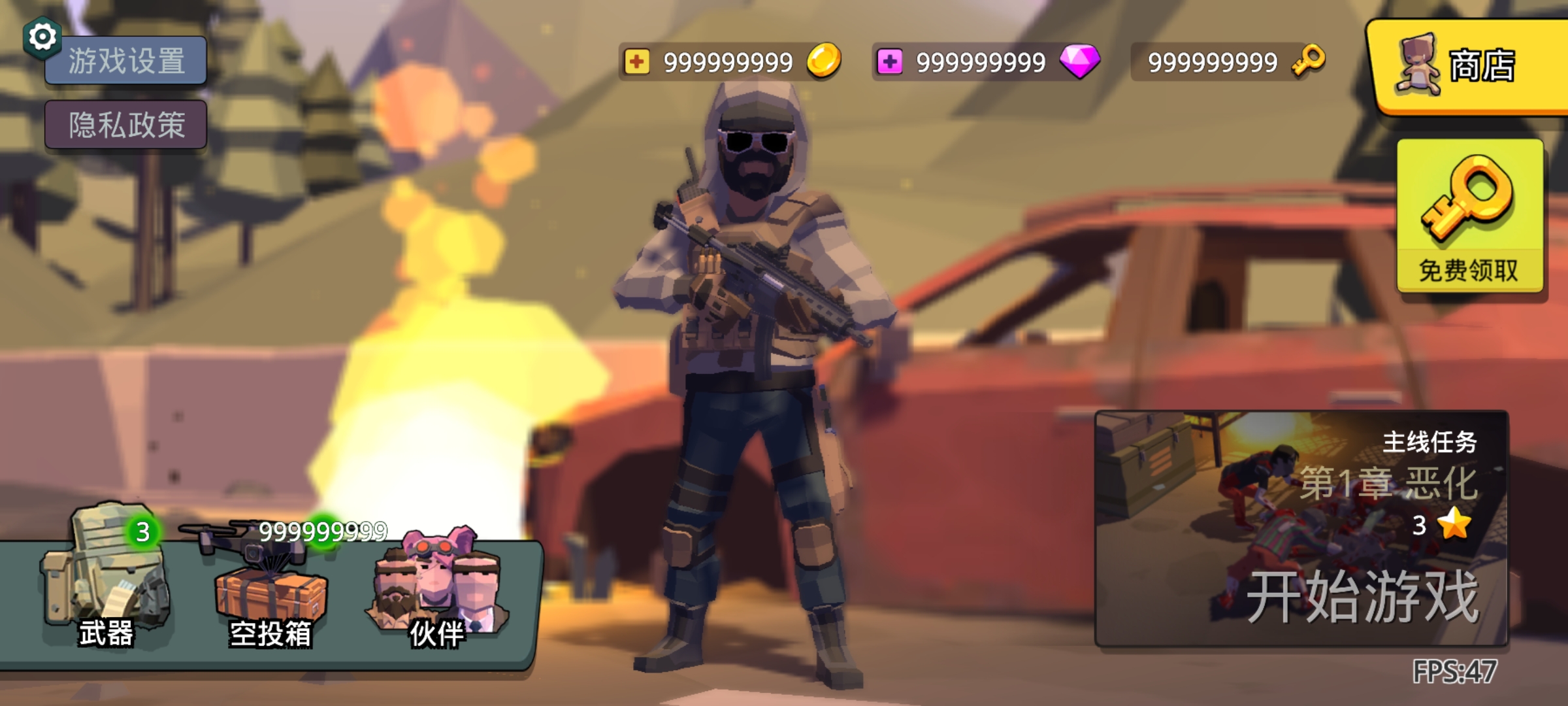Add more gold coins with the yellow plus
Screen dimensions: 1568x706
click(x=636, y=62)
